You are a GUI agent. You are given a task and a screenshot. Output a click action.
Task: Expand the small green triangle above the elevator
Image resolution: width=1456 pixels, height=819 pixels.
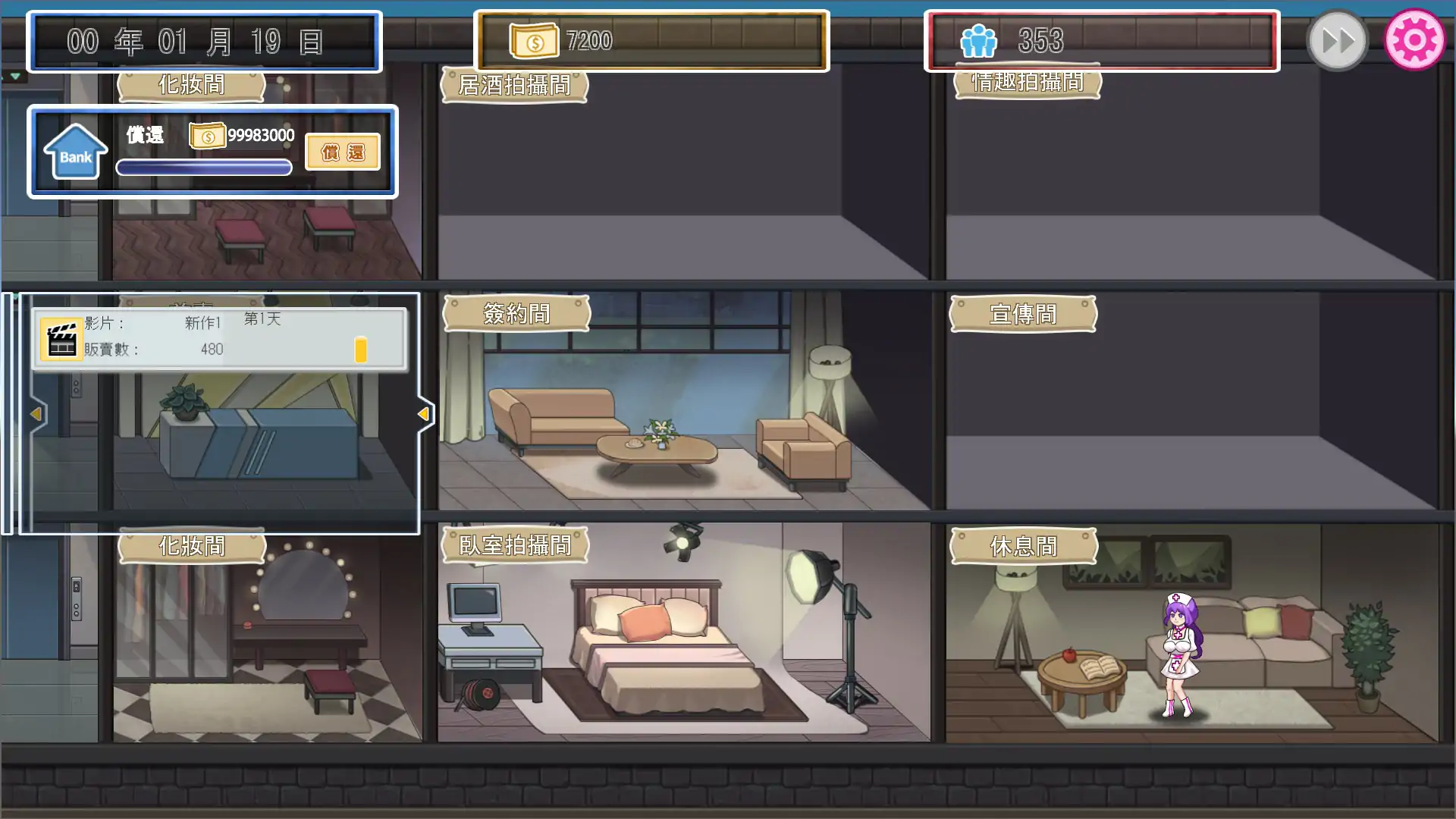tap(15, 77)
